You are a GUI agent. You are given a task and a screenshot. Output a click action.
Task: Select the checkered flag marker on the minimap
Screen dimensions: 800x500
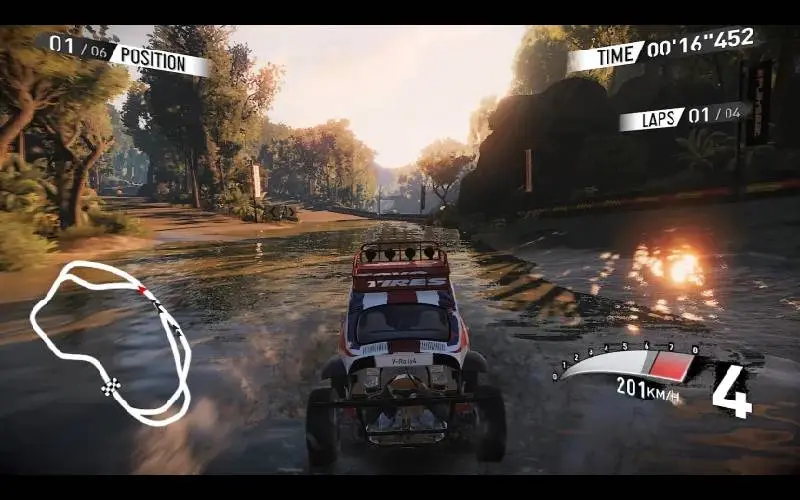[112, 386]
